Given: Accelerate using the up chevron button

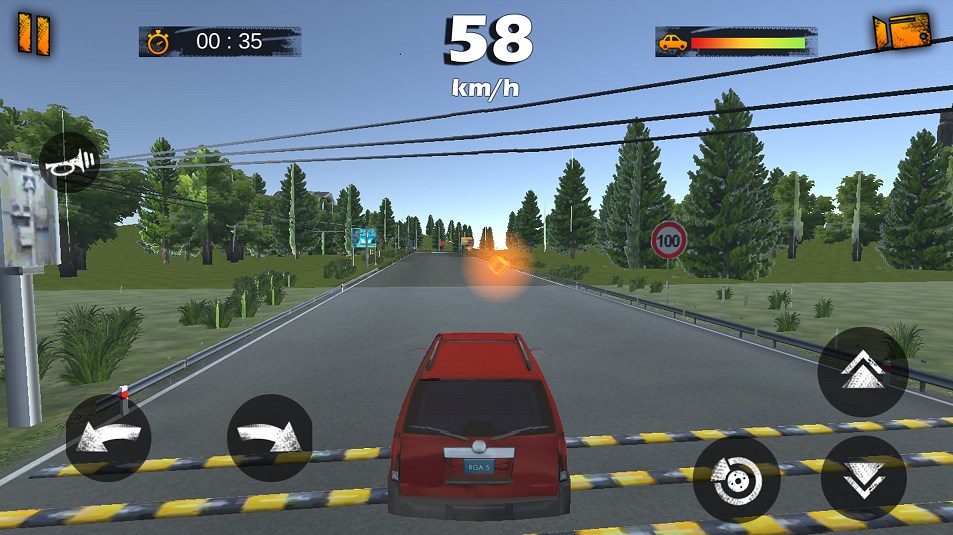Looking at the screenshot, I should (862, 372).
